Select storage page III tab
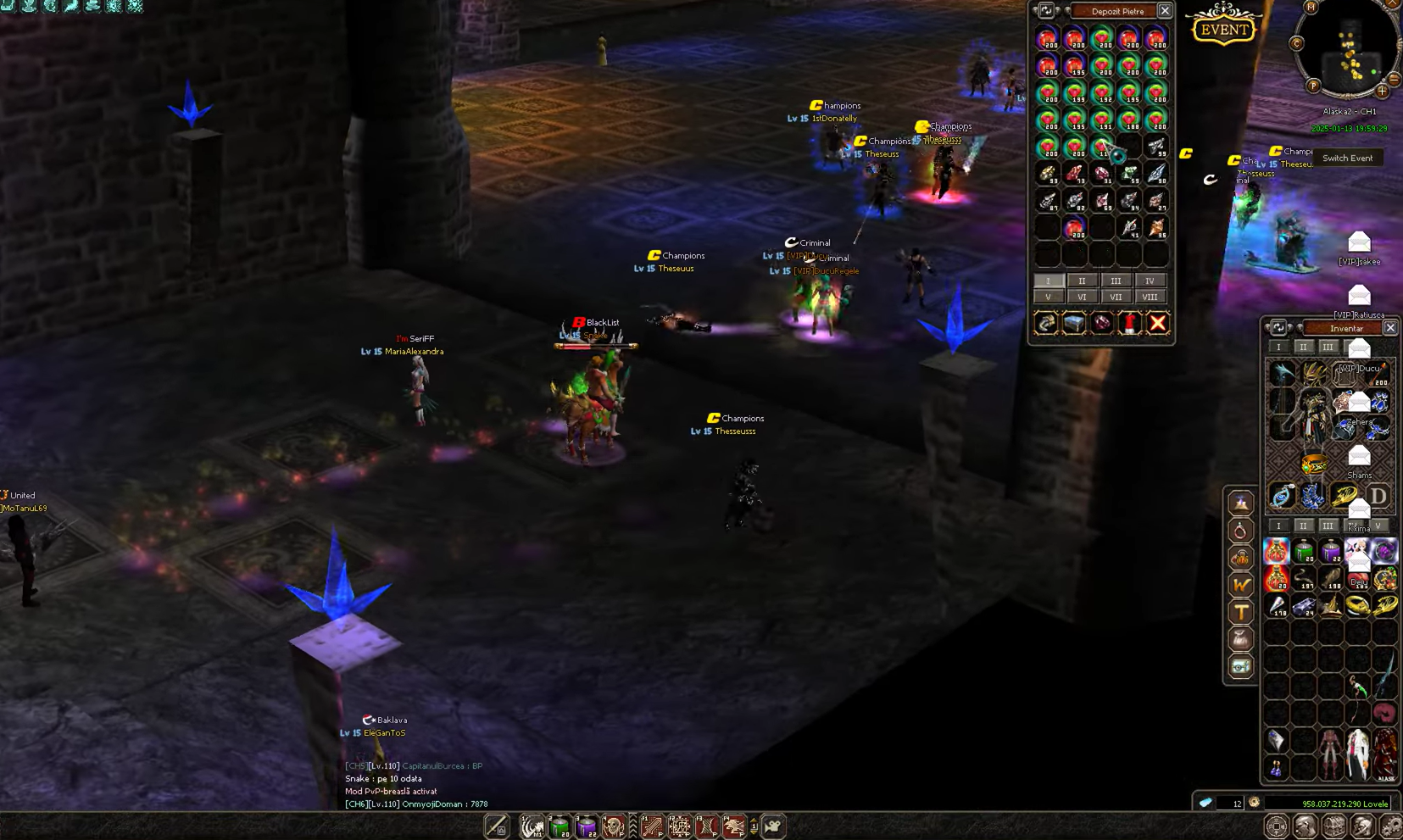The image size is (1403, 840). [1116, 281]
